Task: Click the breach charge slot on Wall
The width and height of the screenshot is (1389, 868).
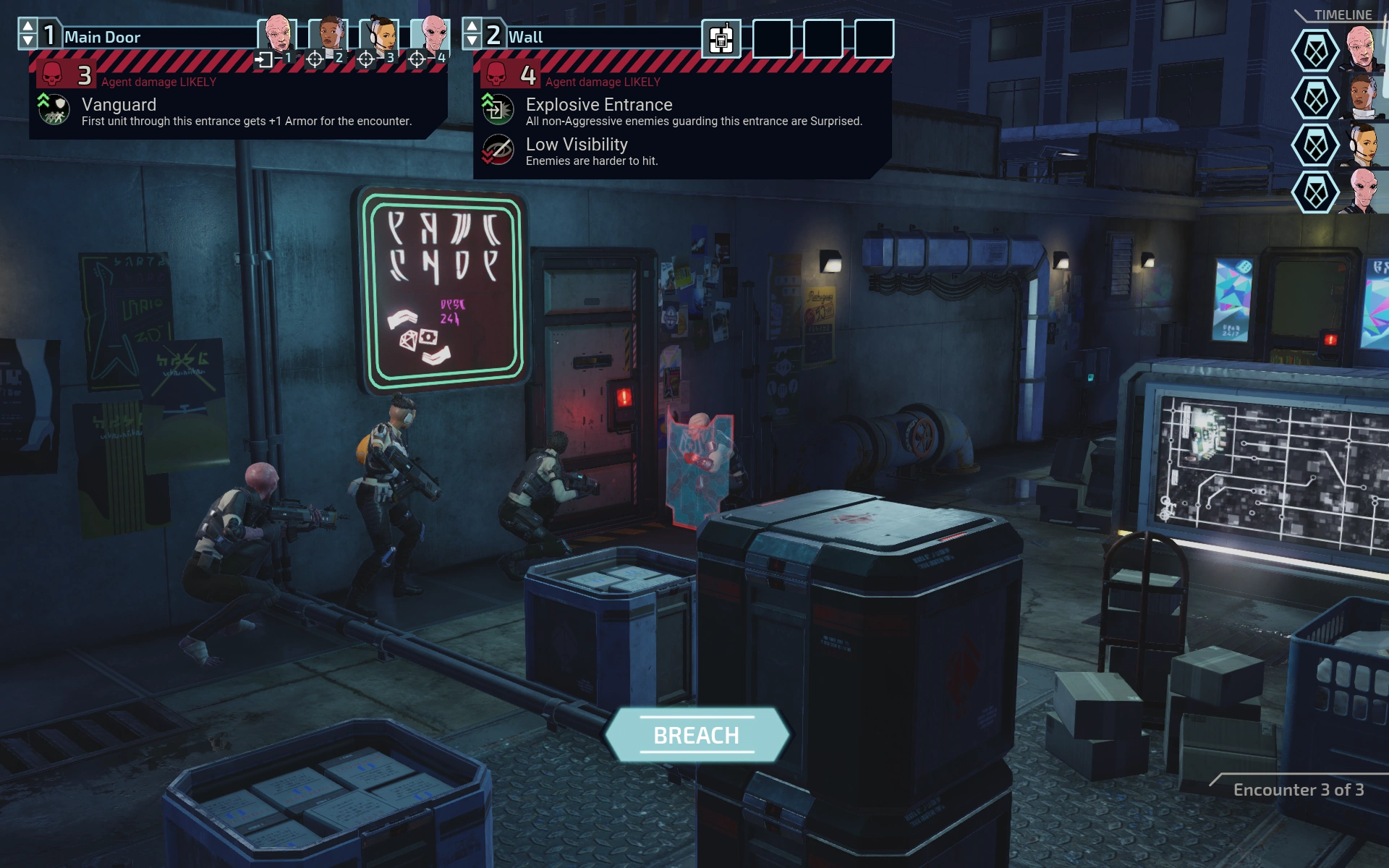Action: pyautogui.click(x=721, y=38)
